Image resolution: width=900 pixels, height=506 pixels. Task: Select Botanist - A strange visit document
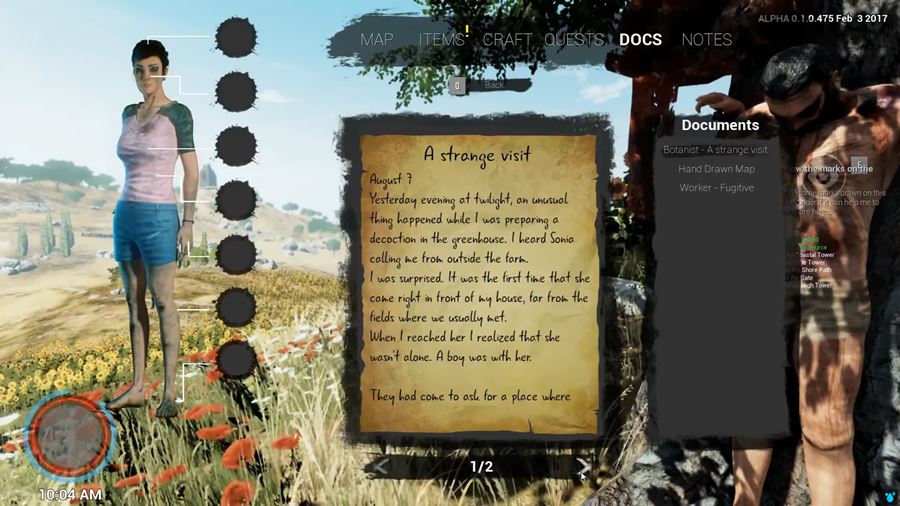coord(715,150)
